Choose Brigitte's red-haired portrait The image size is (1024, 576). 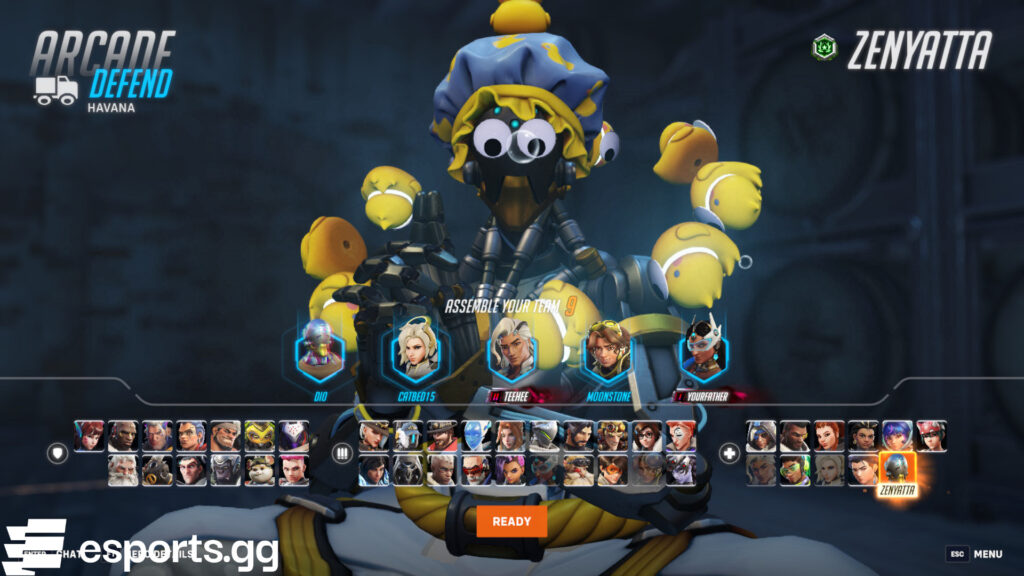[828, 435]
